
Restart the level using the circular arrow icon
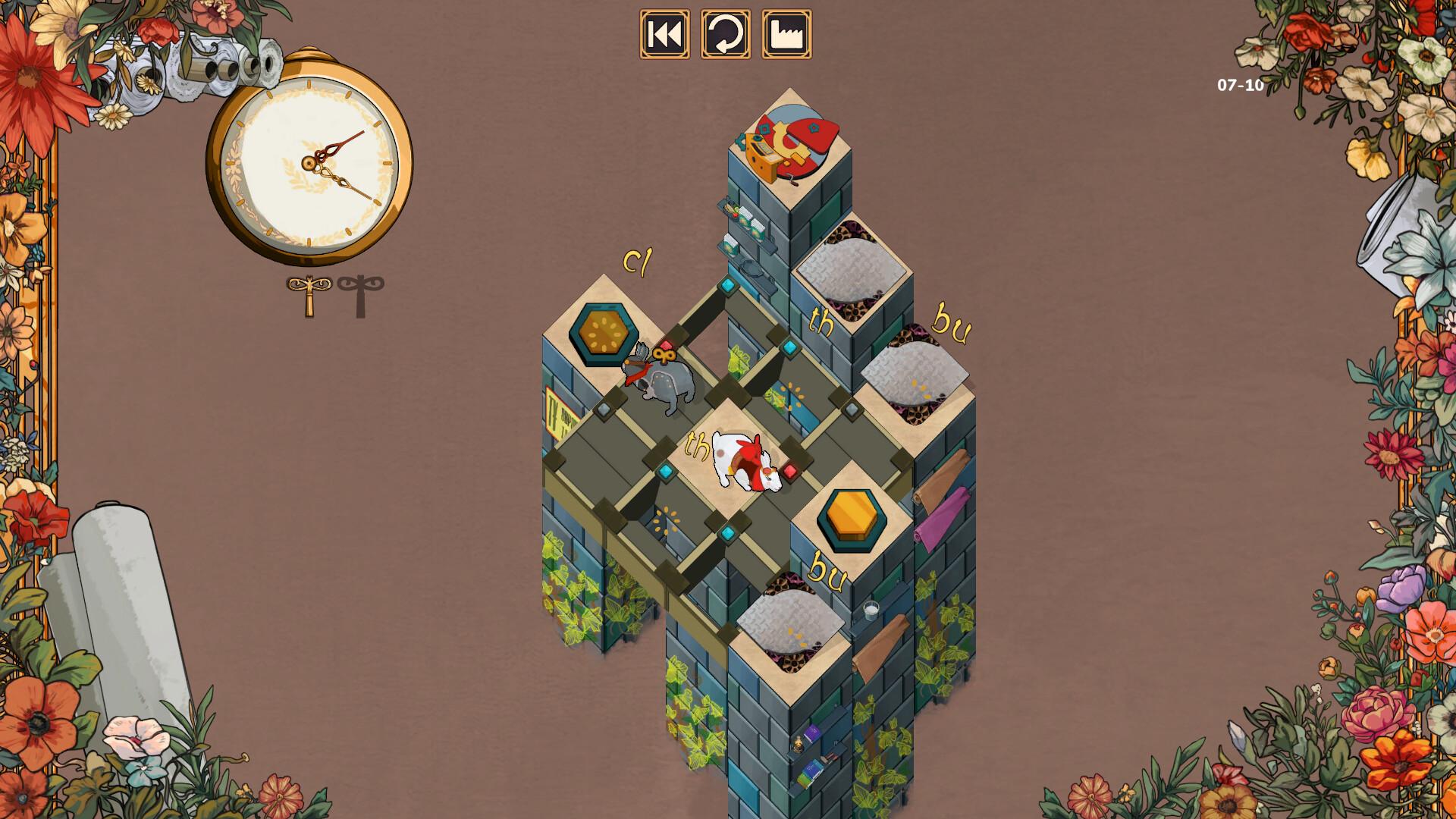(725, 33)
